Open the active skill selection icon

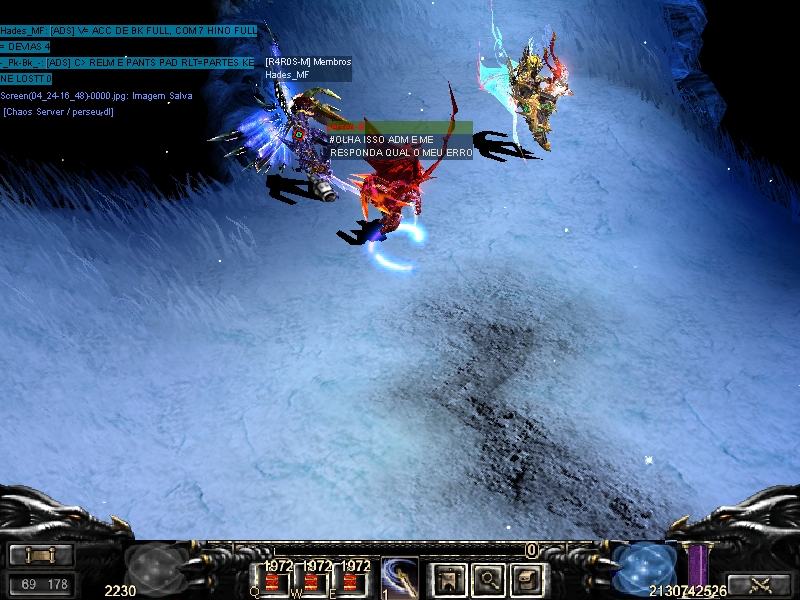coord(399,577)
